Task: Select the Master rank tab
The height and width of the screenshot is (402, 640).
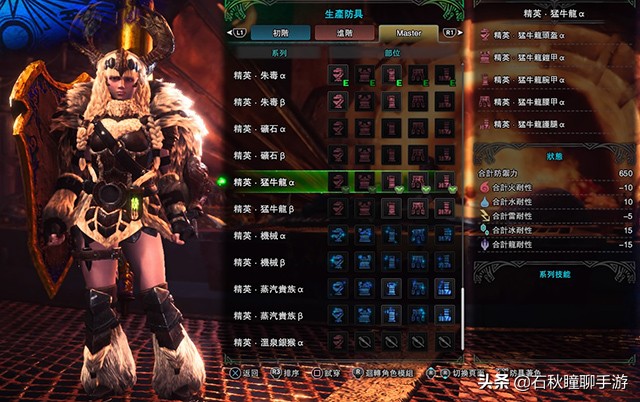Action: (x=409, y=33)
